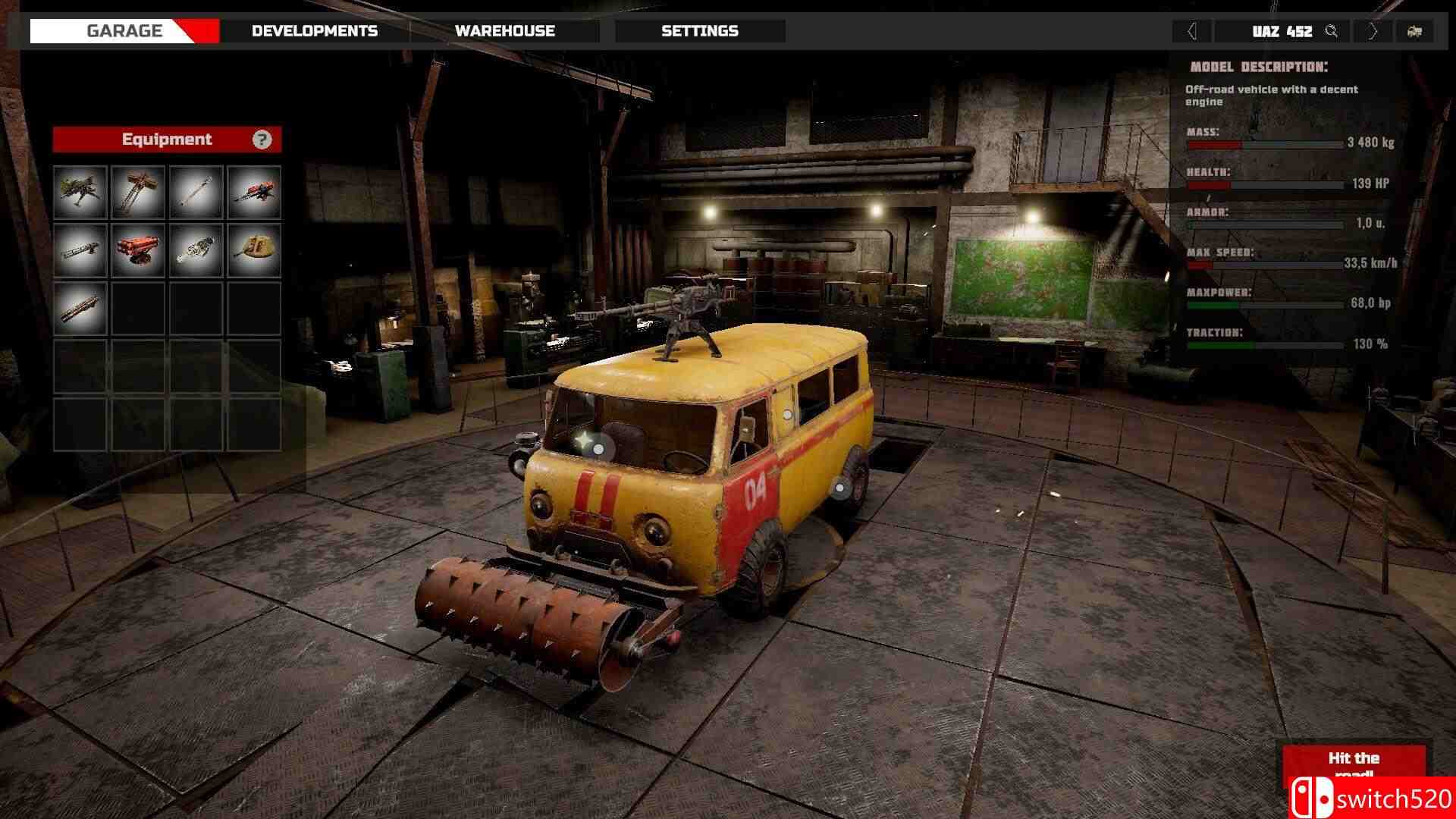
Task: Open the Developments tab
Action: [314, 31]
